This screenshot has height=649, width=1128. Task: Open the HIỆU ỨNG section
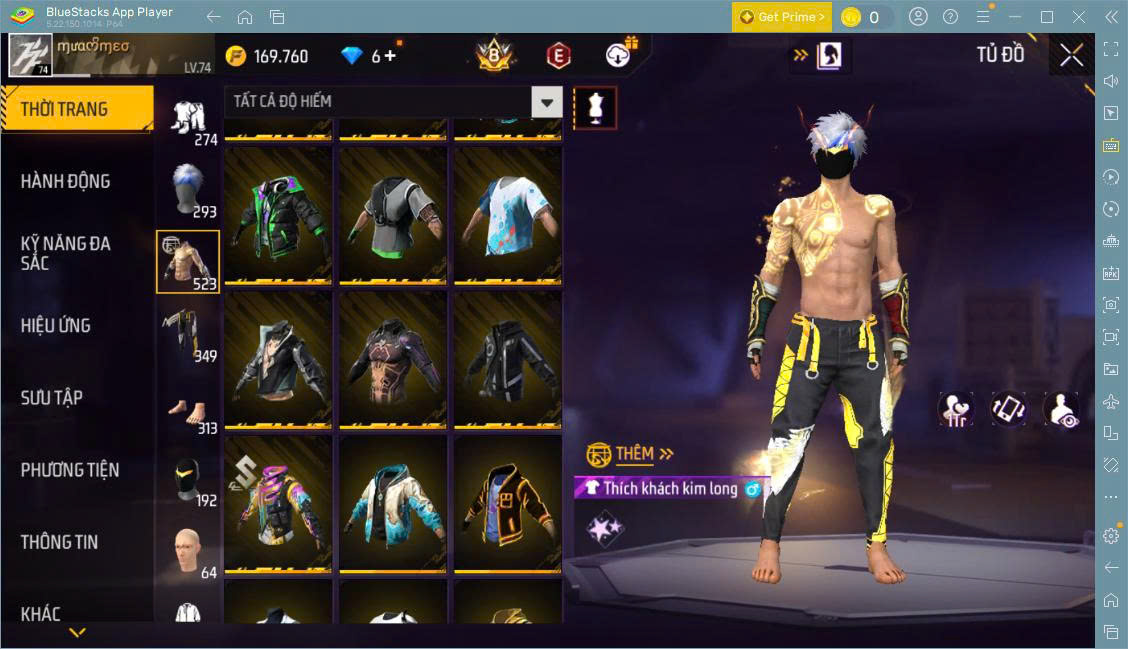pyautogui.click(x=56, y=325)
